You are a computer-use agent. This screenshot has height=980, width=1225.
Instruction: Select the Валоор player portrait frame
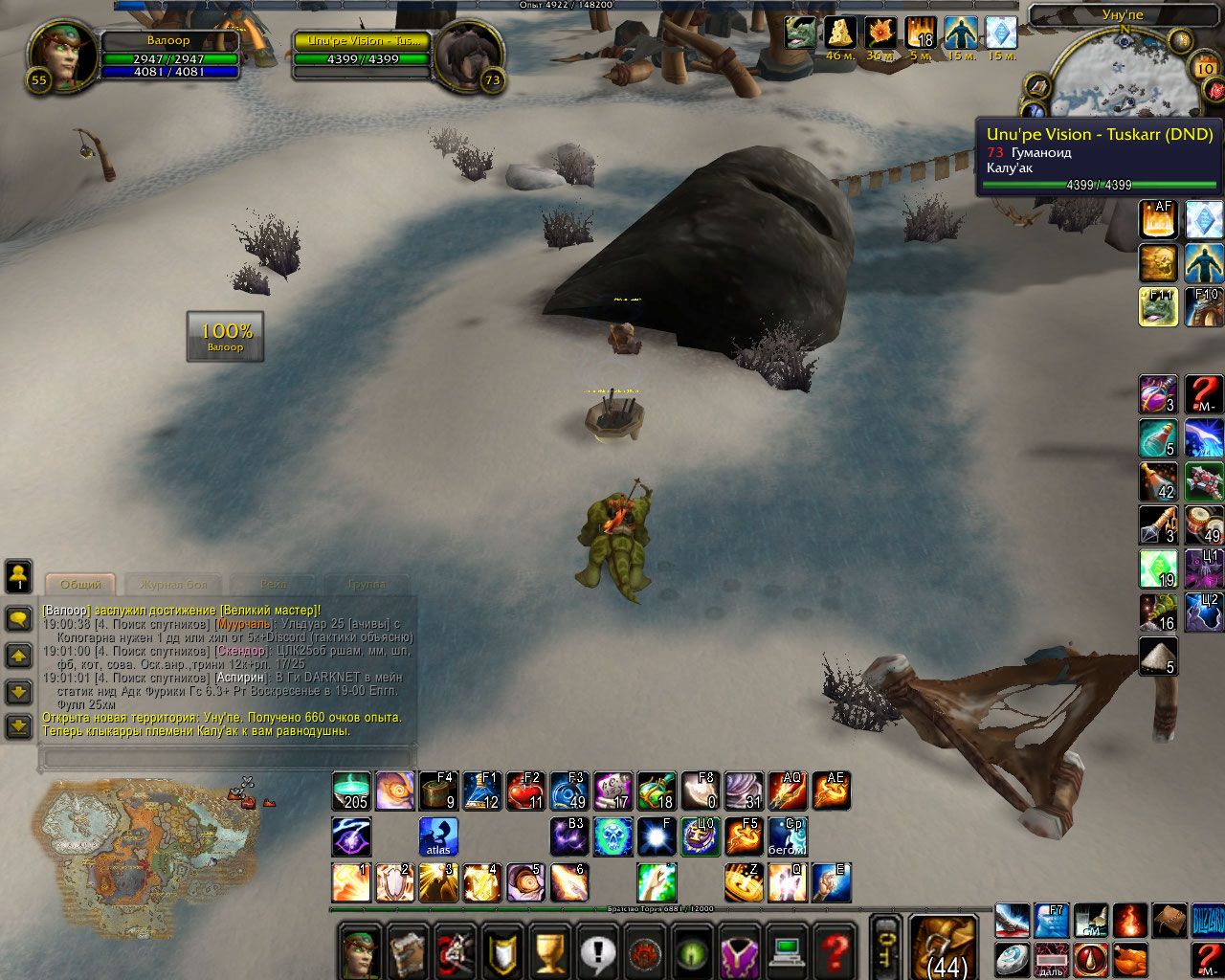click(64, 55)
